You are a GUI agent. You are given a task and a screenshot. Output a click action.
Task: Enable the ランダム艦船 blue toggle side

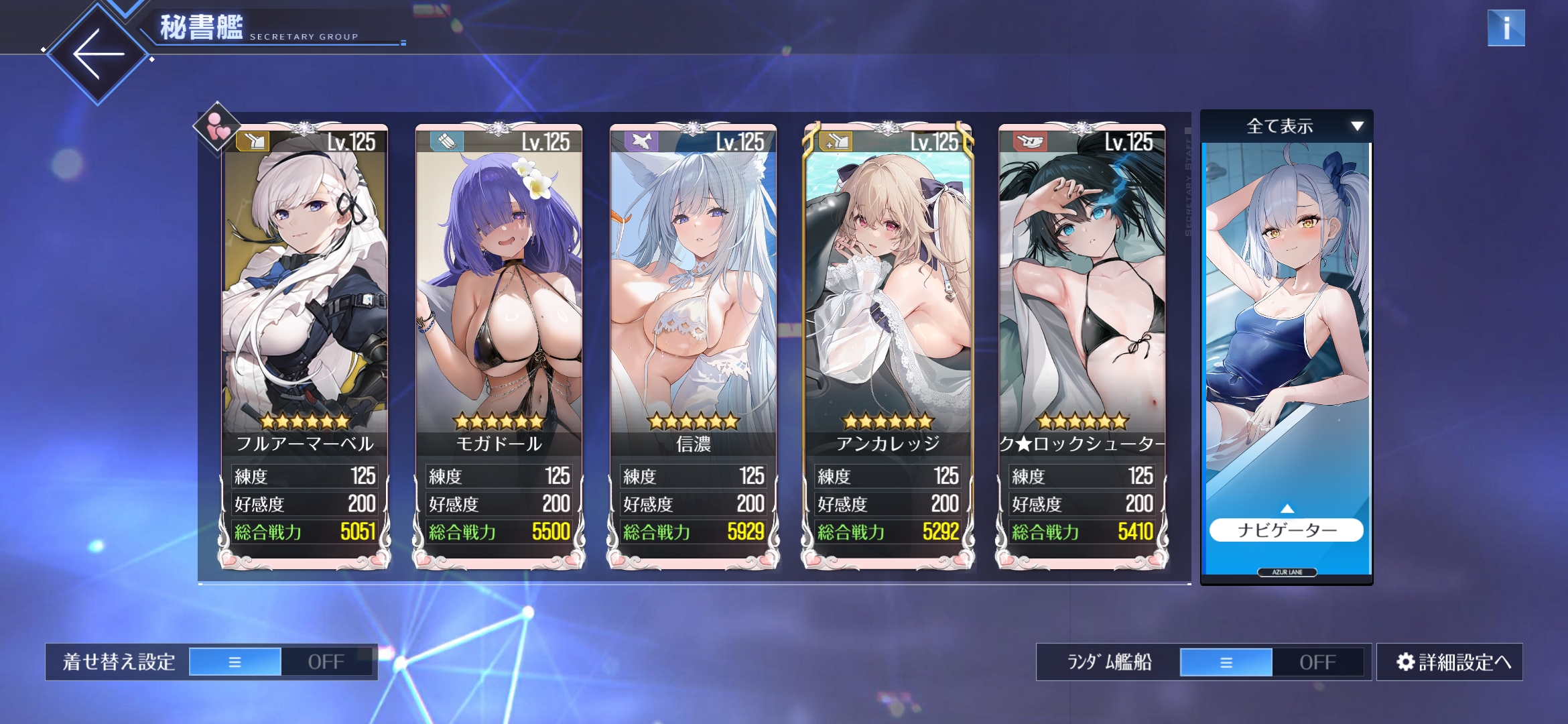[1226, 662]
